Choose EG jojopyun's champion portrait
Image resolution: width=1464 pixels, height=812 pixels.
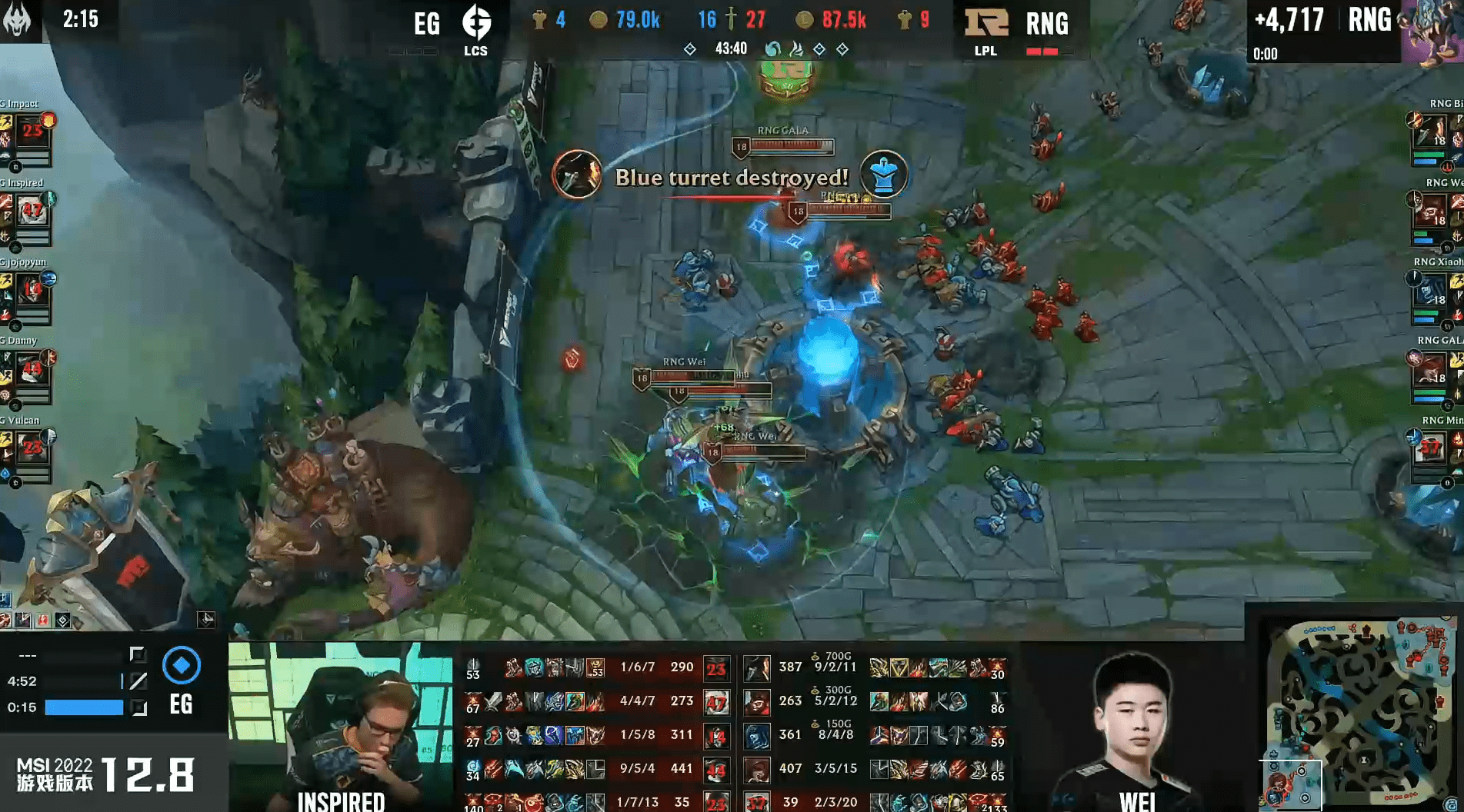(x=32, y=291)
